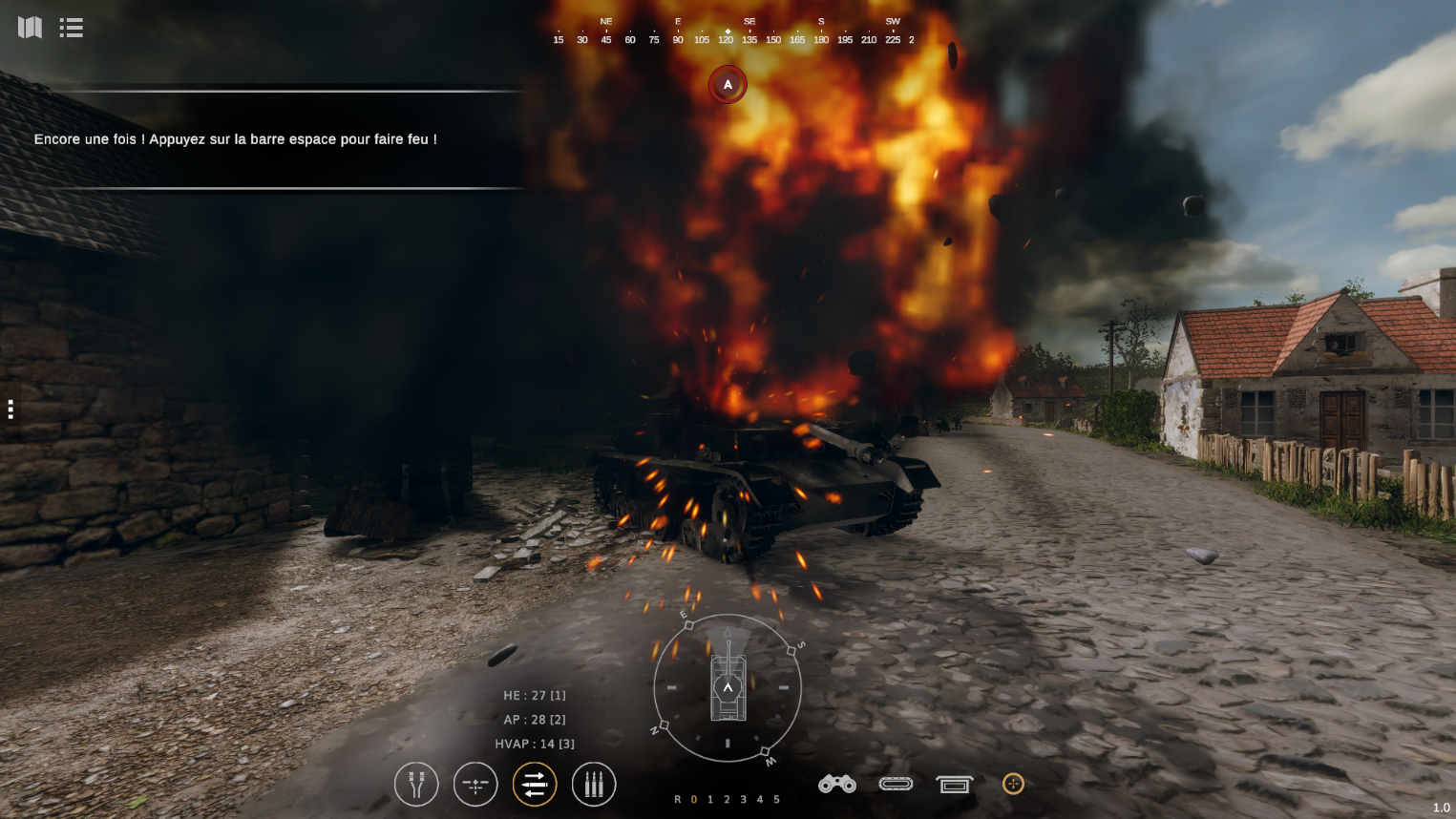Shift to reverse gear R
The height and width of the screenshot is (819, 1456).
point(678,800)
